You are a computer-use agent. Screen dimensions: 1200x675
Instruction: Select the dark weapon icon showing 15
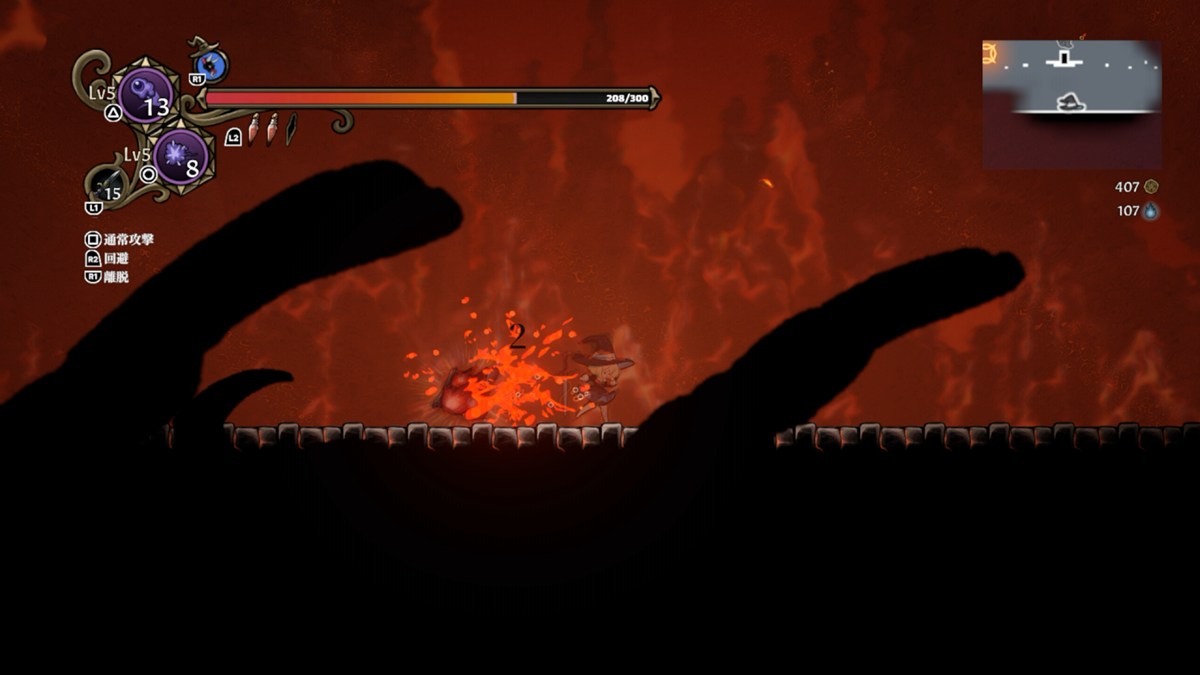pos(108,187)
